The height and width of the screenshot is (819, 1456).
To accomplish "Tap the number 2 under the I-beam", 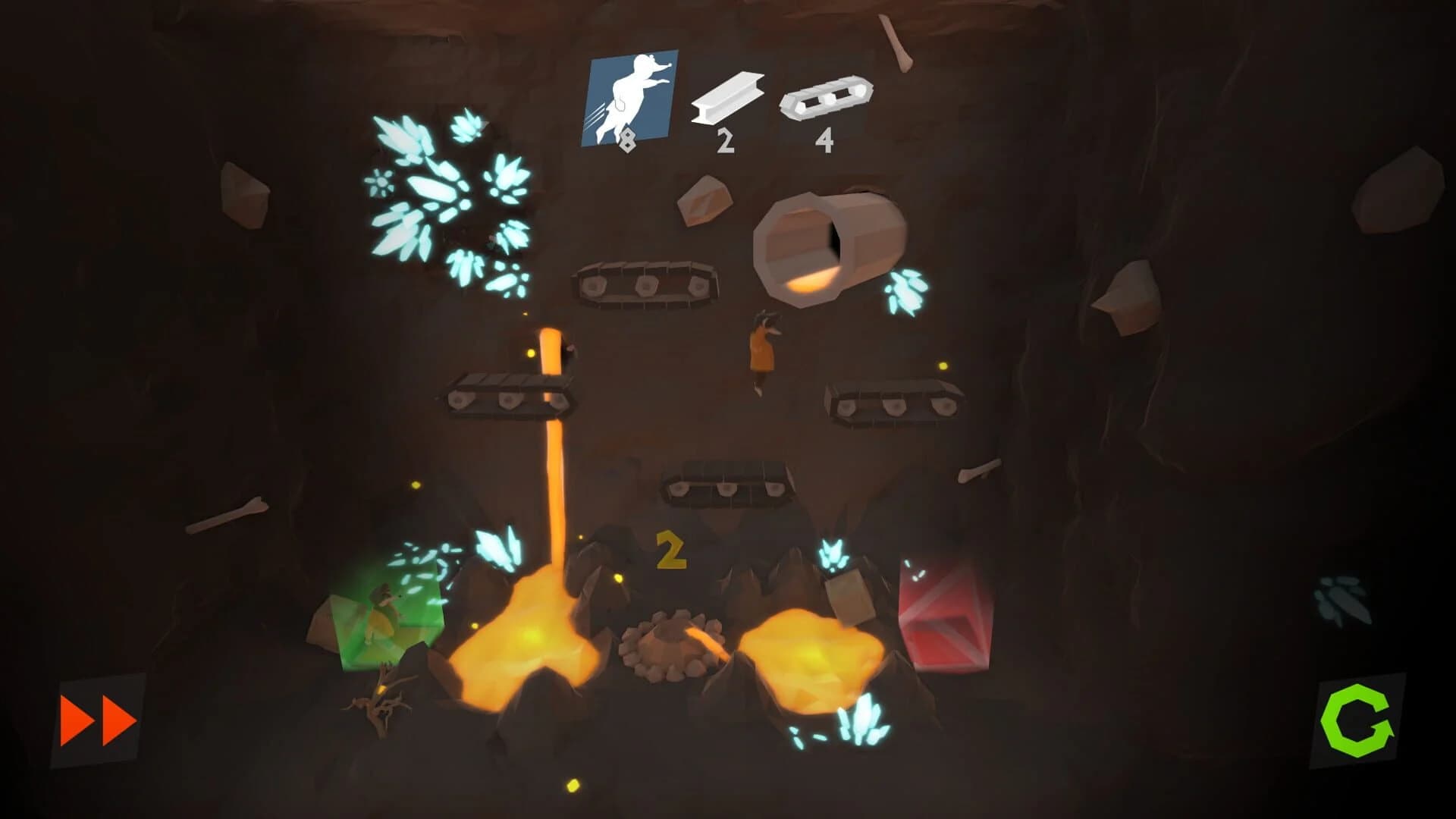I will point(726,140).
